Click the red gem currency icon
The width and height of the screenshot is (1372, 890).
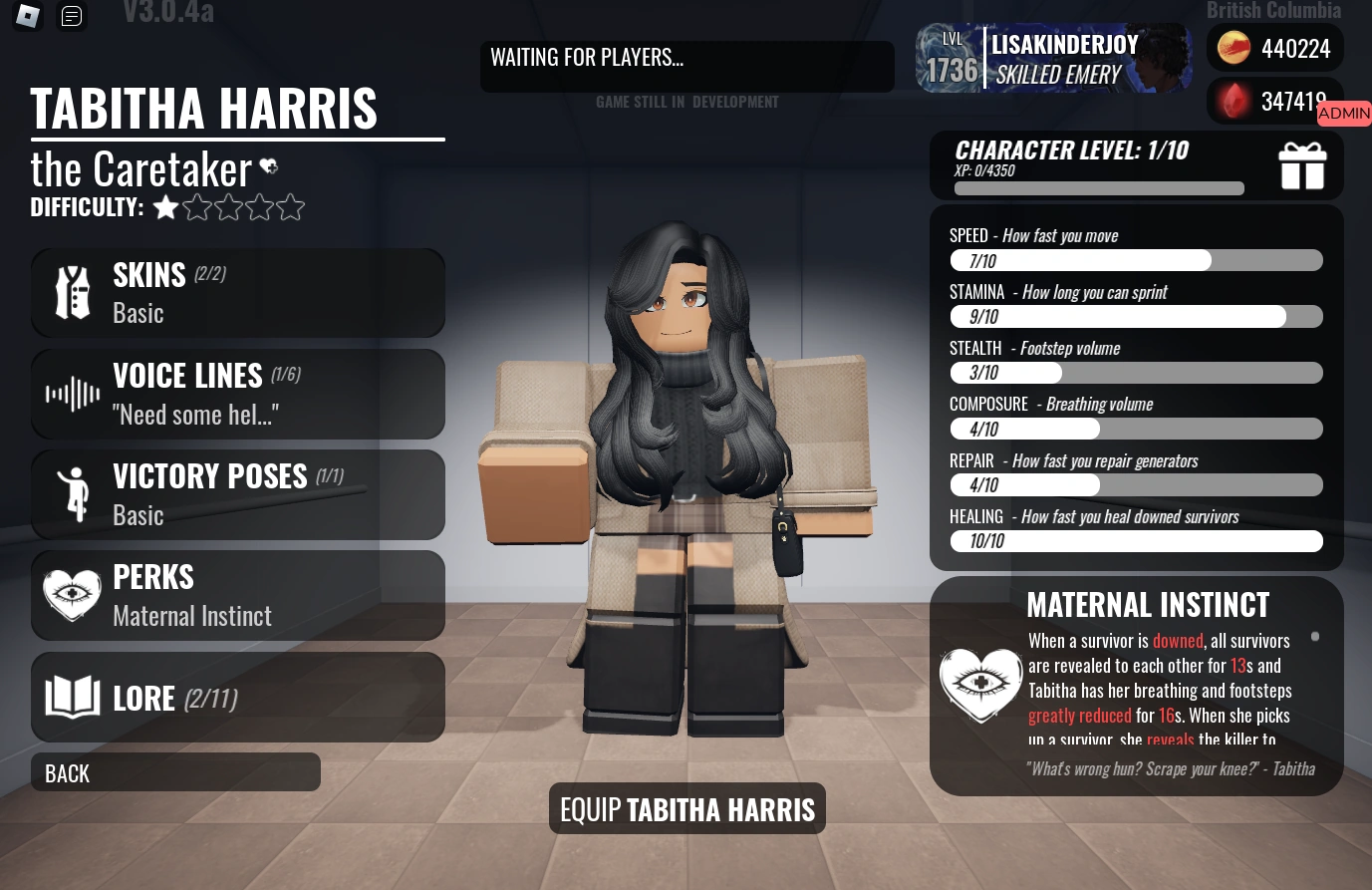1233,101
